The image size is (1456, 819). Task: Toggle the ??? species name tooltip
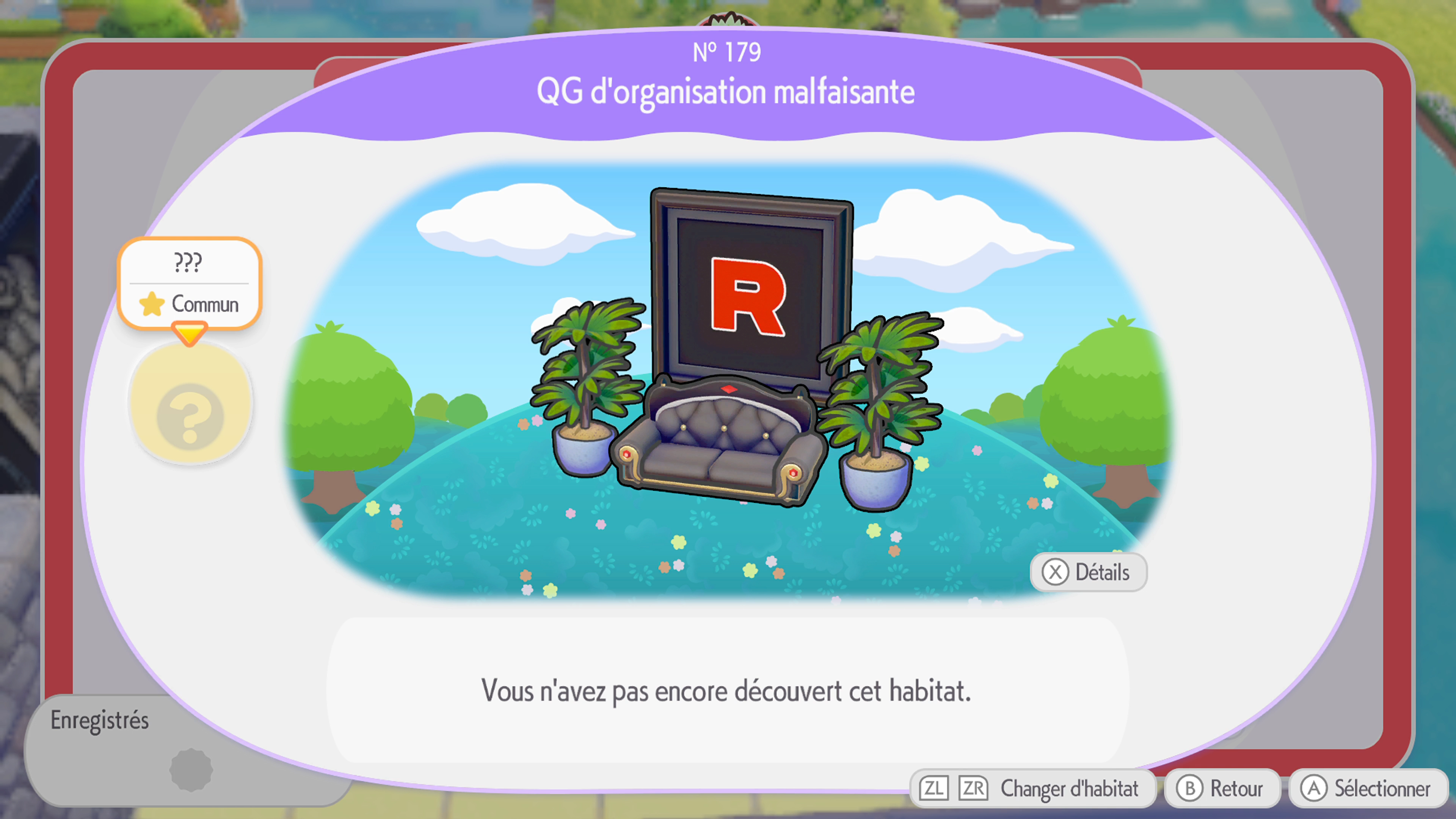pos(189,262)
